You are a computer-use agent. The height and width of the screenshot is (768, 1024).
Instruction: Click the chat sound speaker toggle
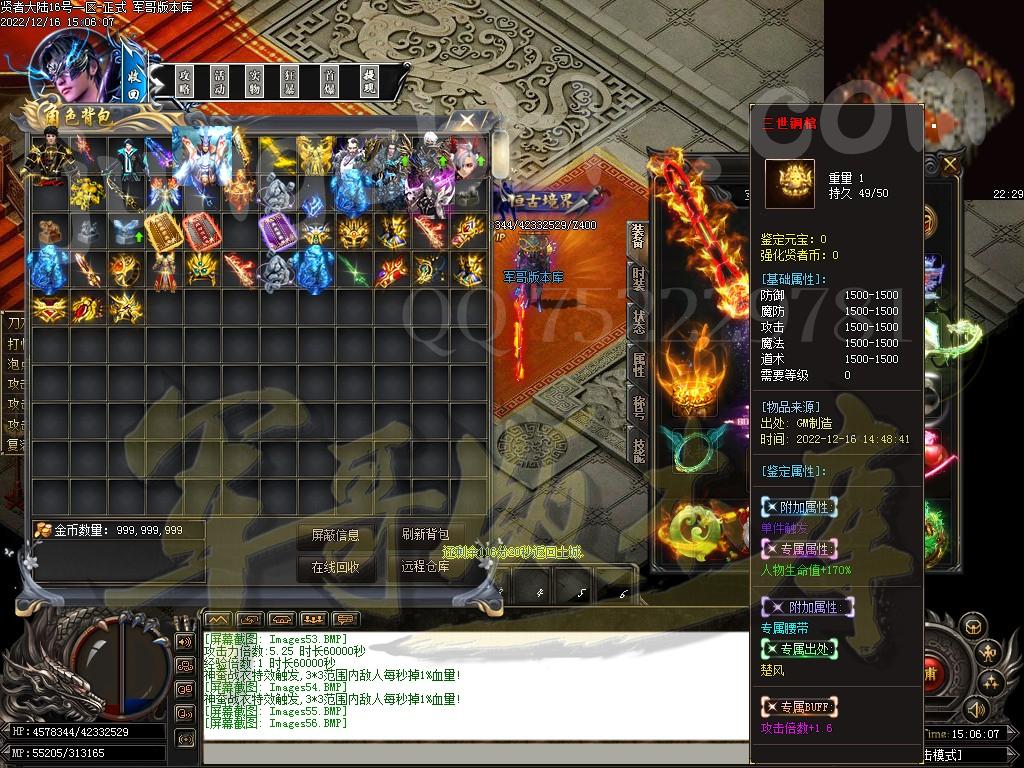[x=185, y=641]
